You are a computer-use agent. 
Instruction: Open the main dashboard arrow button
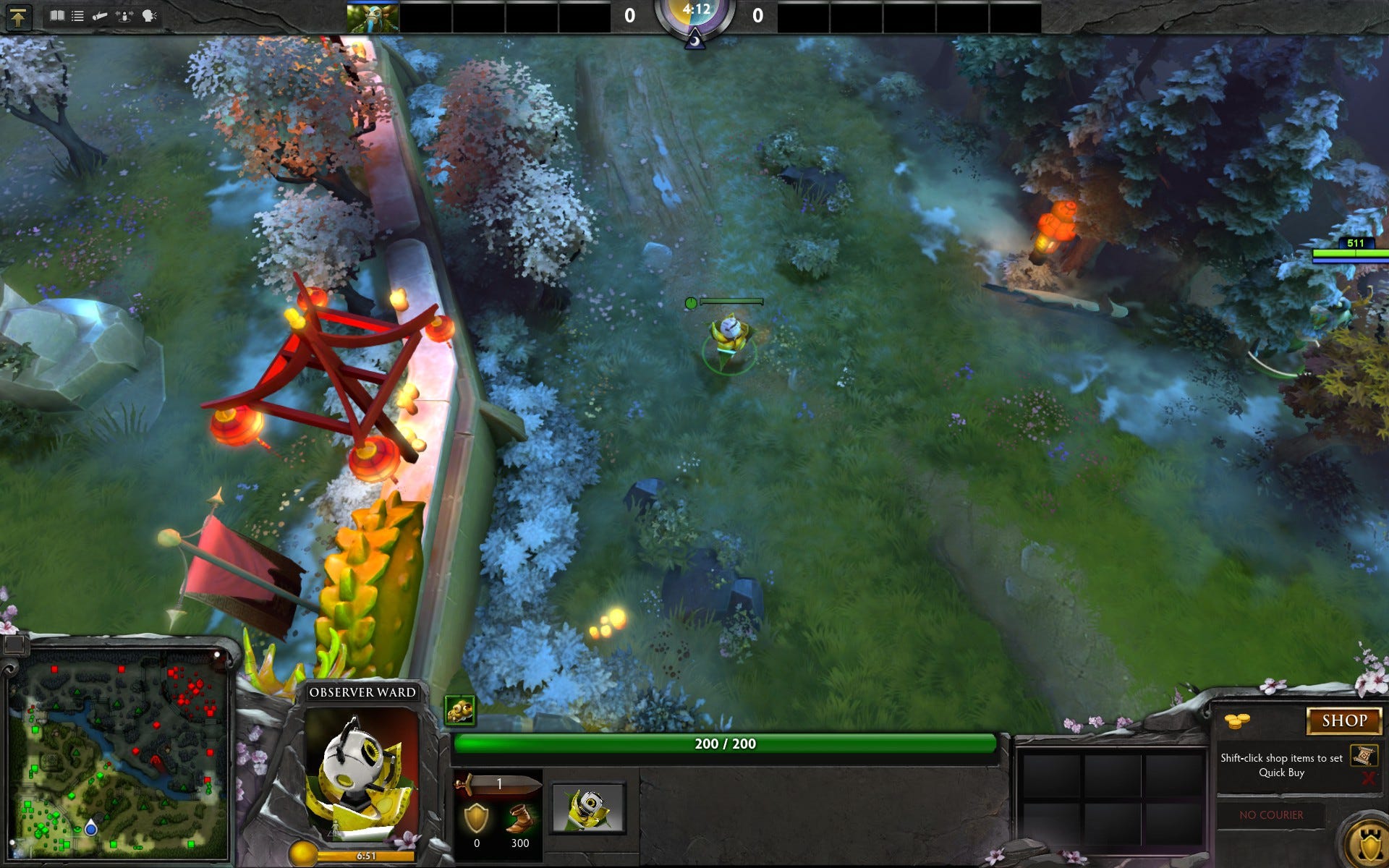pos(18,17)
